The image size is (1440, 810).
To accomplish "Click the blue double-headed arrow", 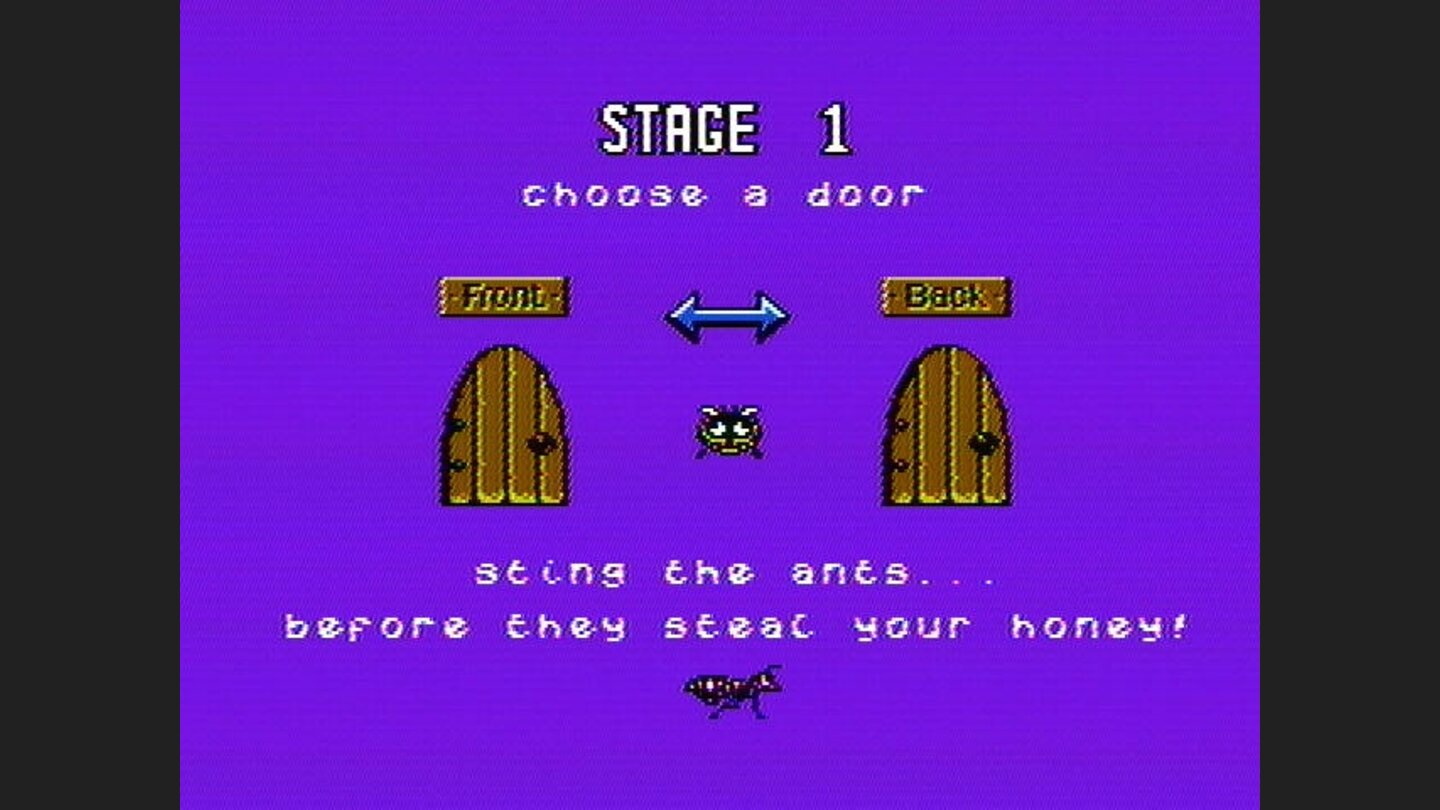I will click(725, 313).
